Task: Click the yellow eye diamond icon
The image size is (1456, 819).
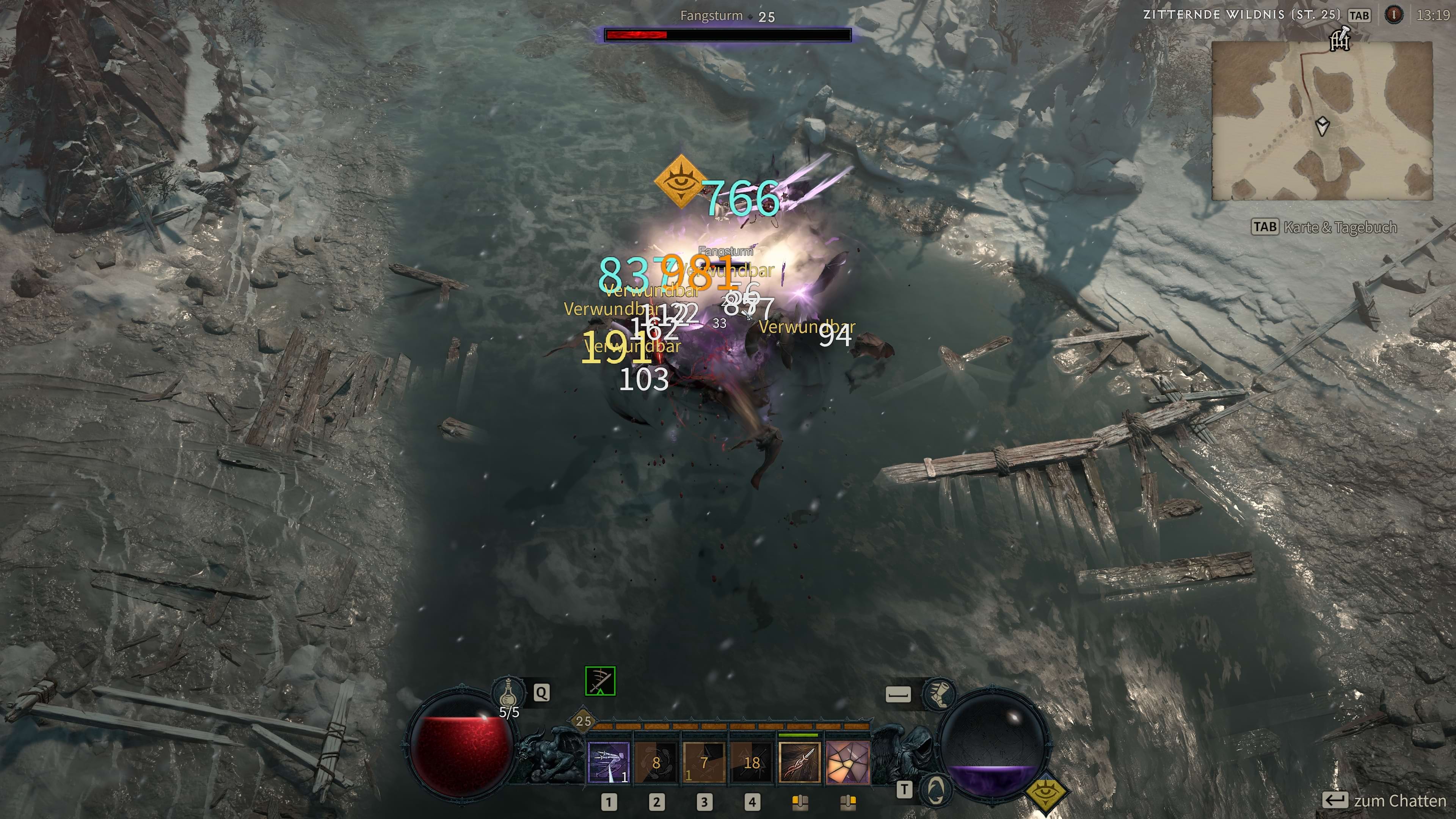Action: (x=1045, y=792)
